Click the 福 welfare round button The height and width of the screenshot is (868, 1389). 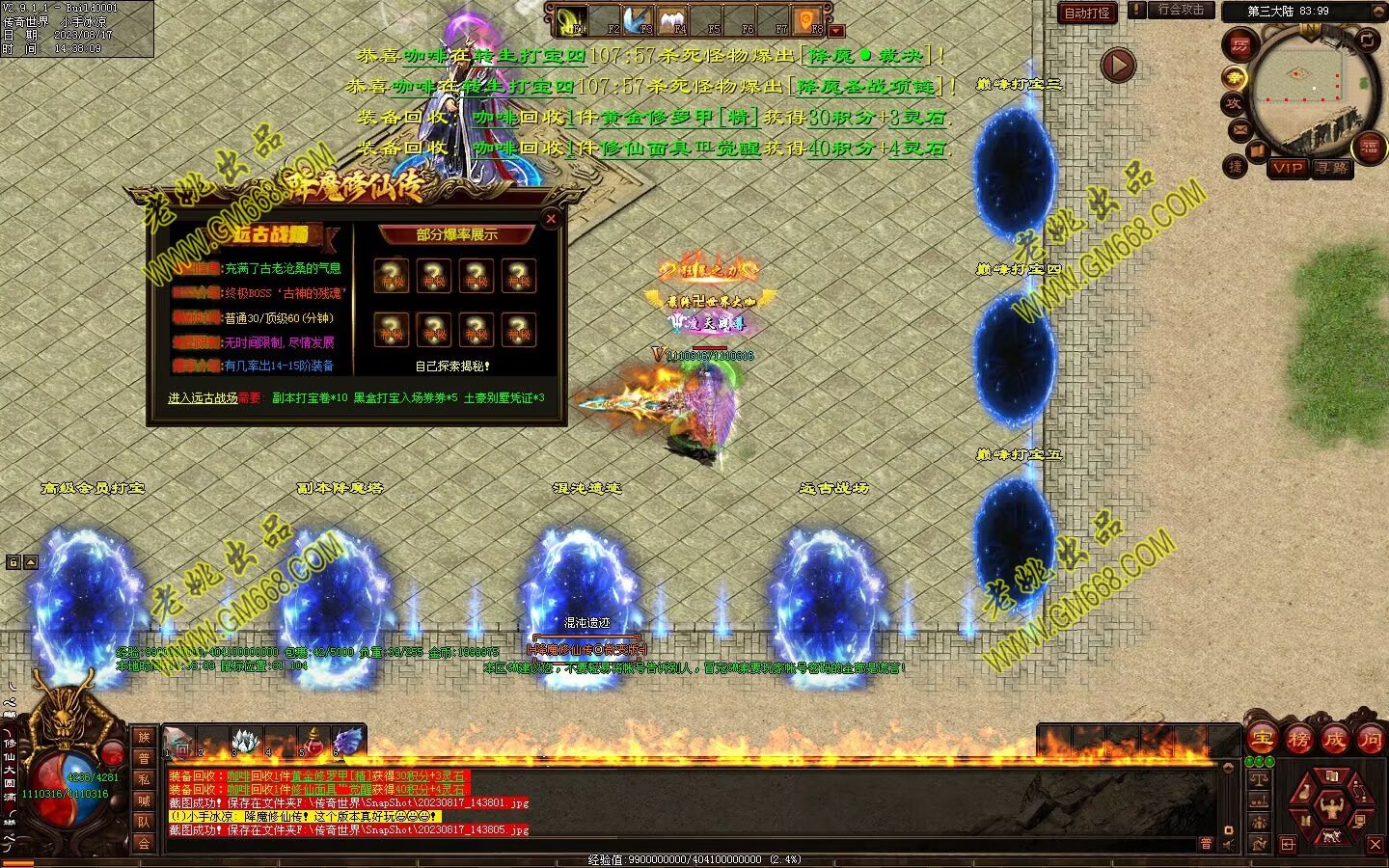point(1370,147)
